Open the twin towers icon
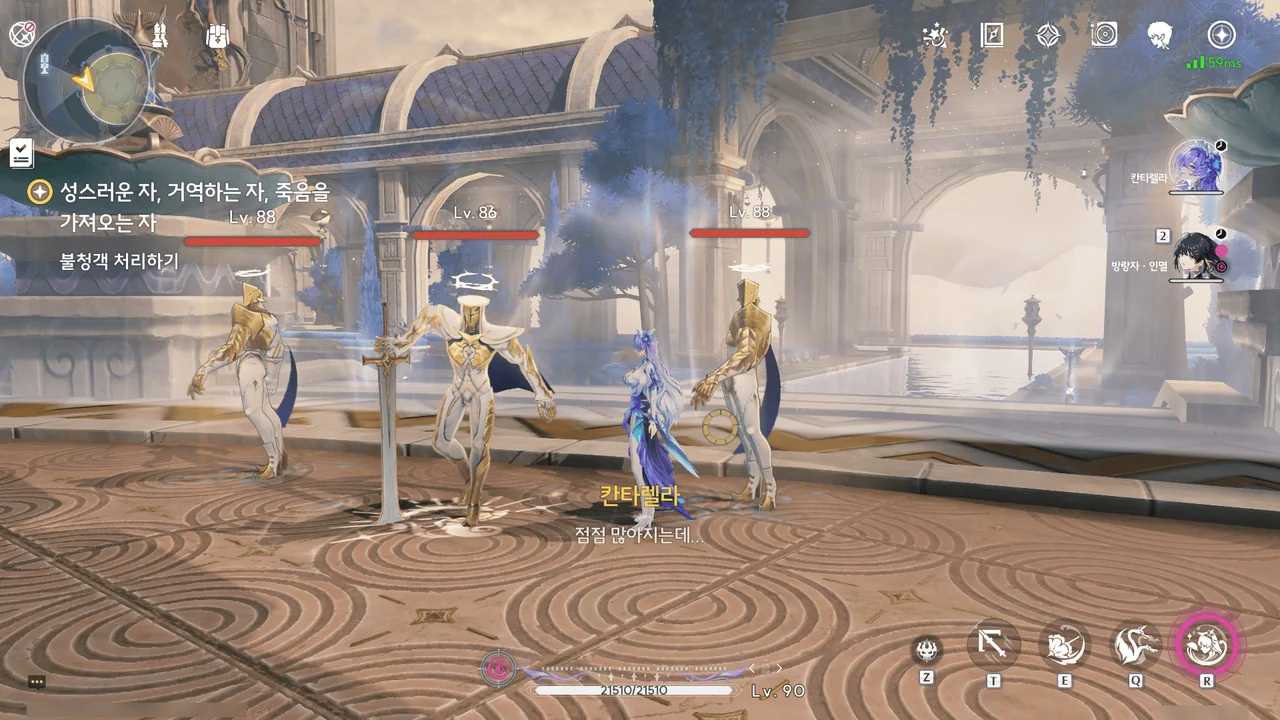 point(159,36)
